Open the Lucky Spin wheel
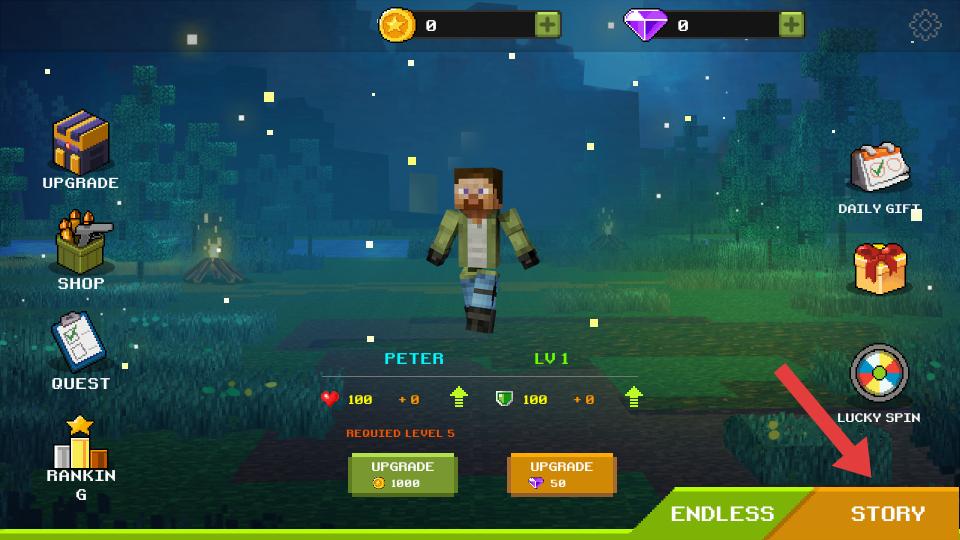Viewport: 960px width, 540px height. (879, 374)
